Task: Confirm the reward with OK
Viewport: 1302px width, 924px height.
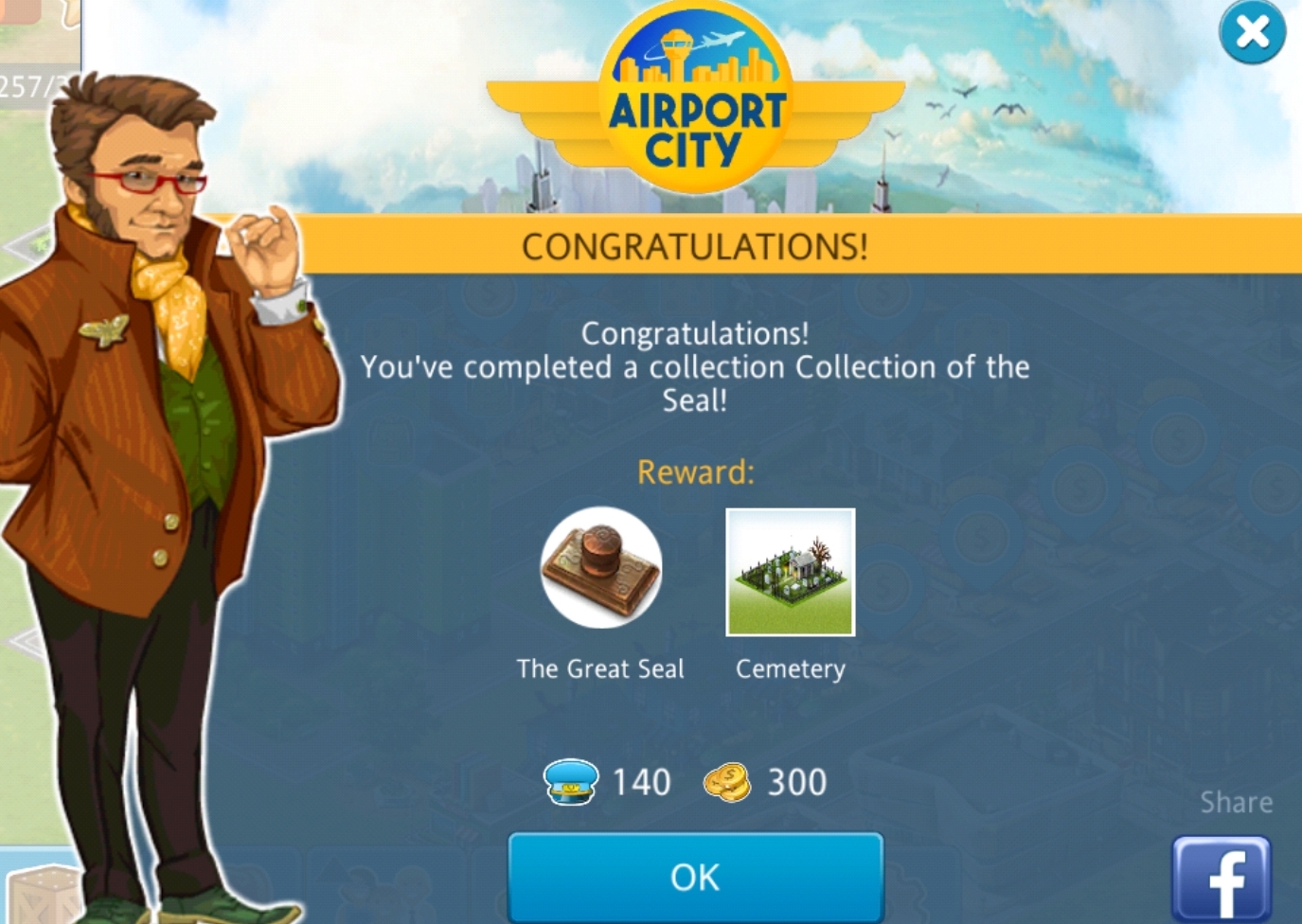Action: (x=695, y=877)
